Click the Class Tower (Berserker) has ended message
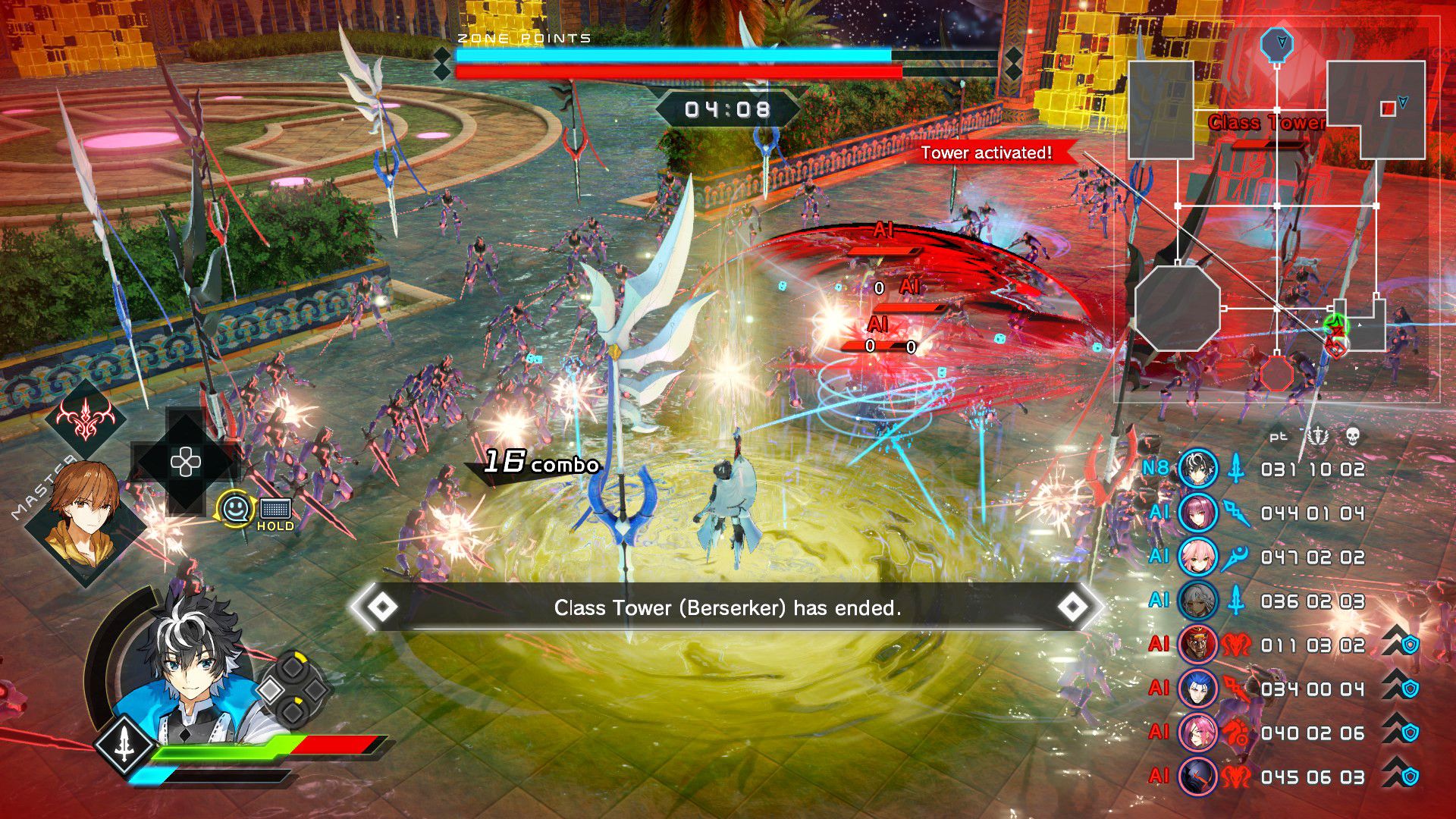The height and width of the screenshot is (819, 1456). click(726, 607)
